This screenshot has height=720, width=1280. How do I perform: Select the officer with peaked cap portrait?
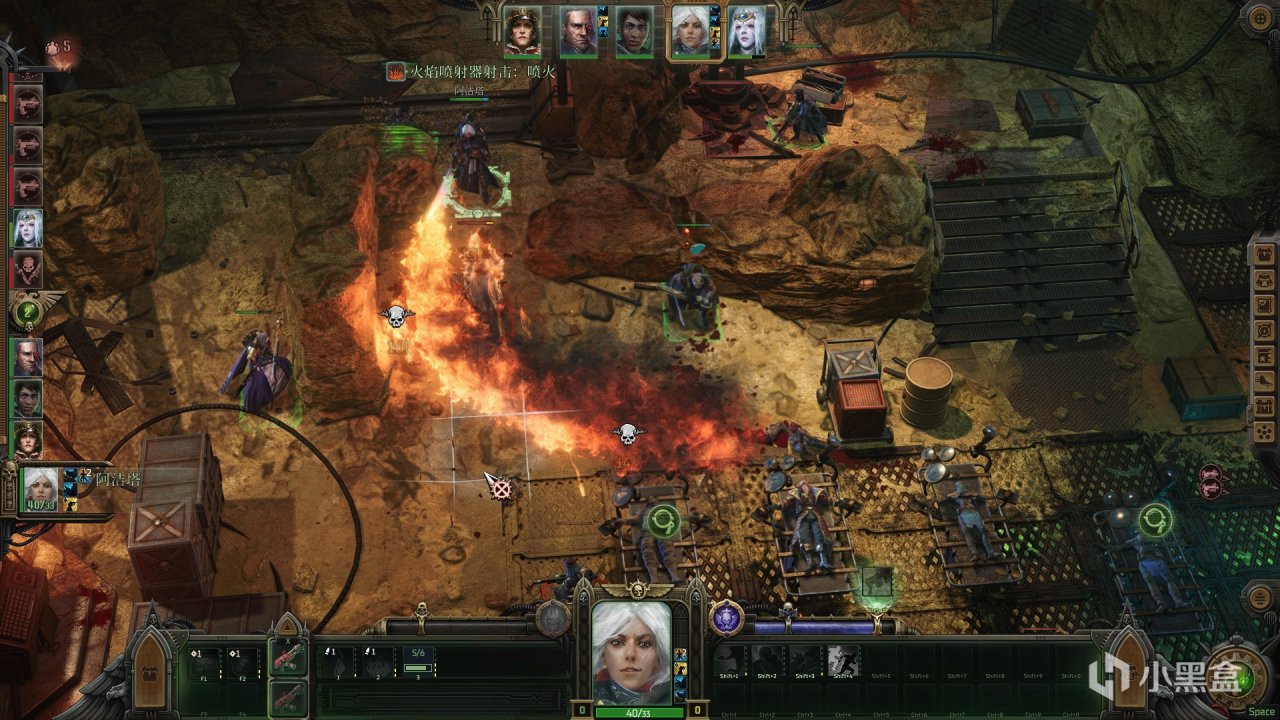point(522,31)
